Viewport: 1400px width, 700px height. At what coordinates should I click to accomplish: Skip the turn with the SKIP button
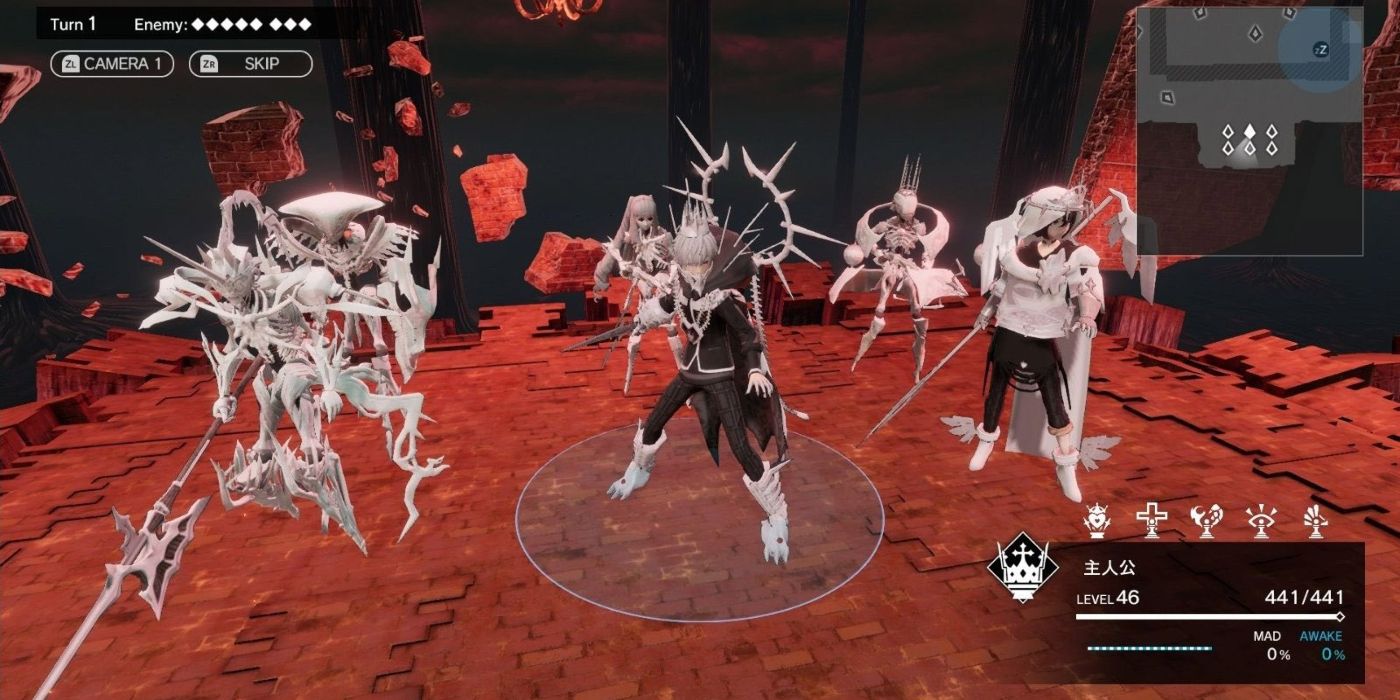click(250, 64)
